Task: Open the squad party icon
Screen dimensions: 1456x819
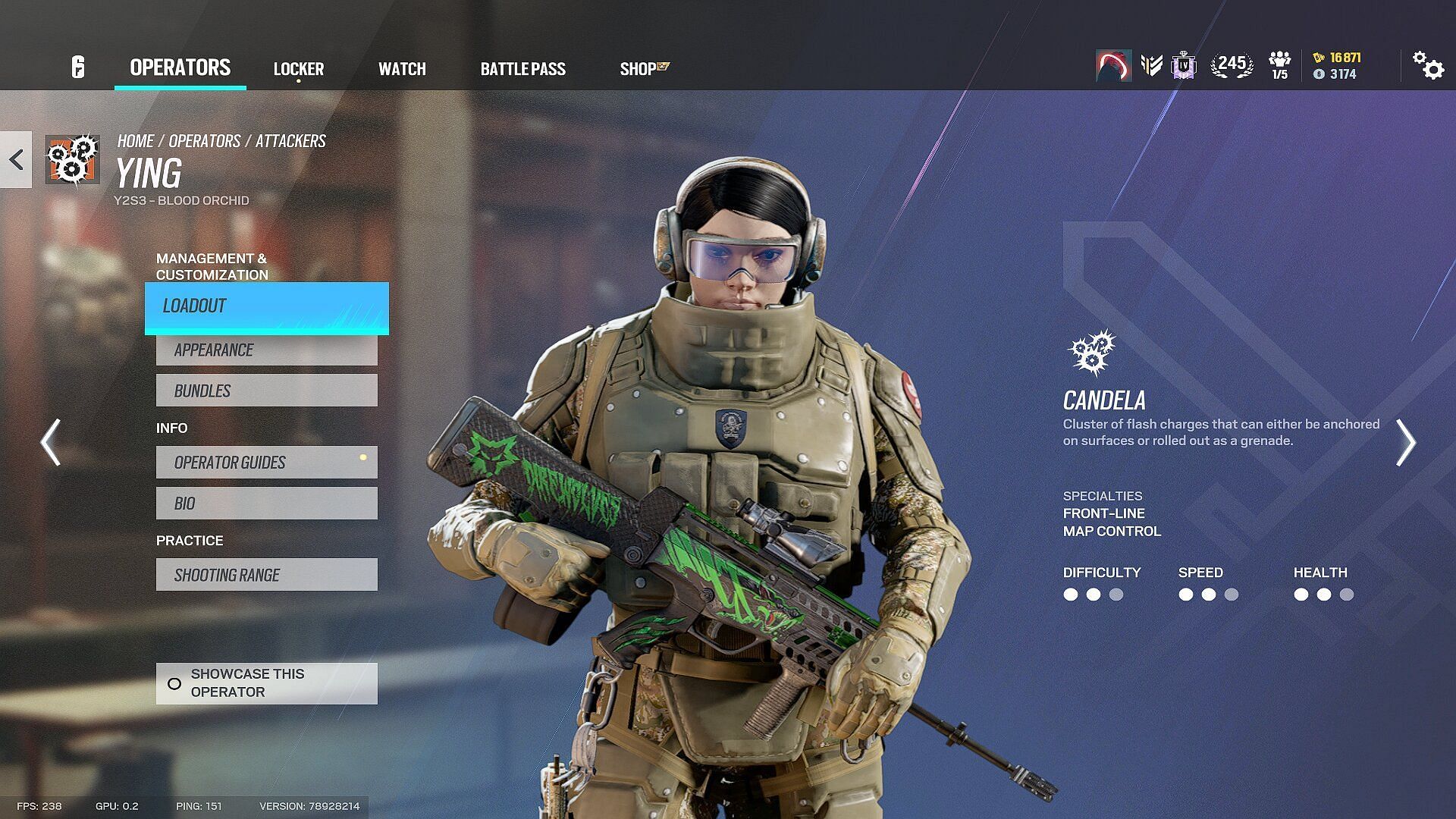Action: [x=1279, y=65]
